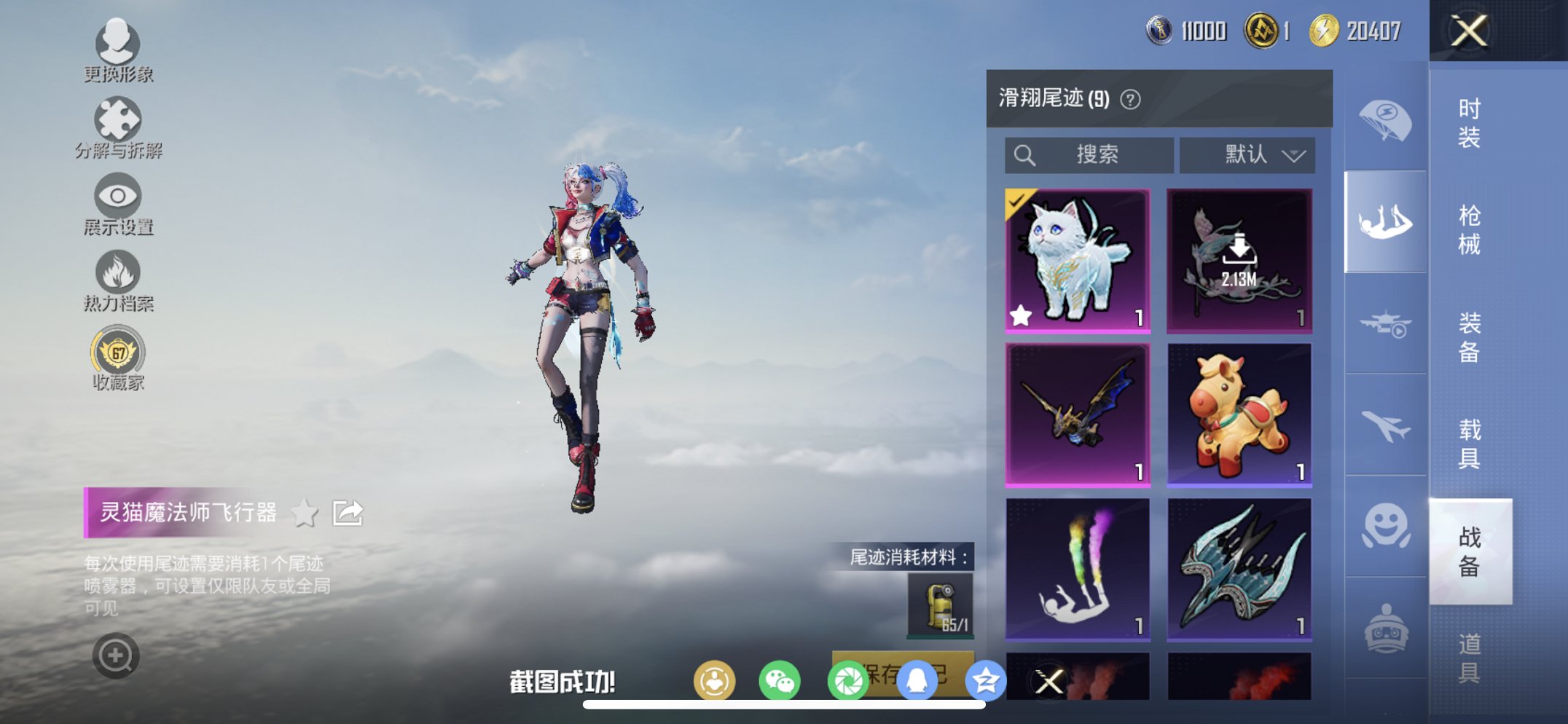View the 热力档案 heat profile

tap(117, 273)
